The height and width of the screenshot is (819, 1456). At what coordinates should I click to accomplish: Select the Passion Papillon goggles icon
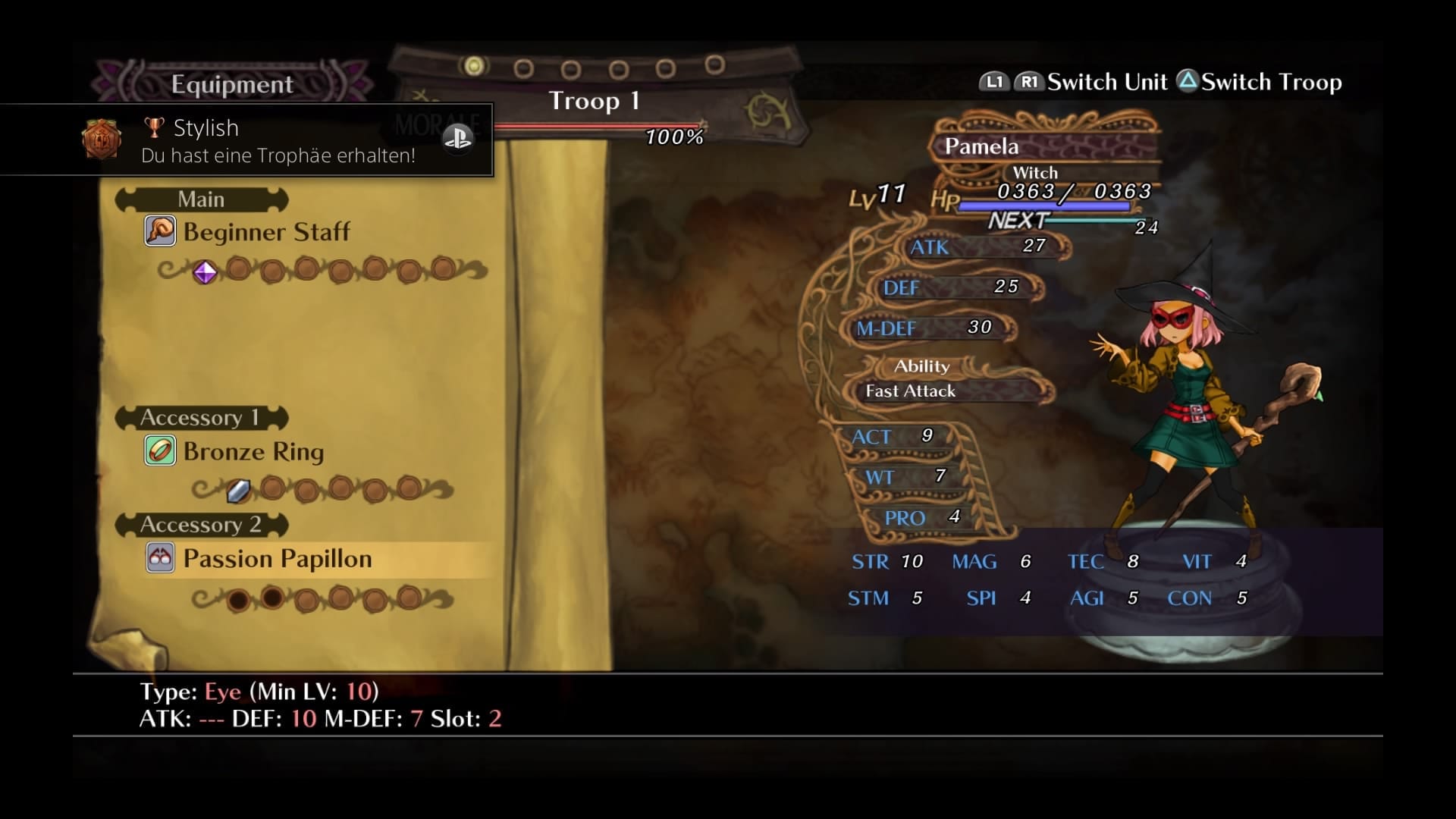[x=159, y=559]
